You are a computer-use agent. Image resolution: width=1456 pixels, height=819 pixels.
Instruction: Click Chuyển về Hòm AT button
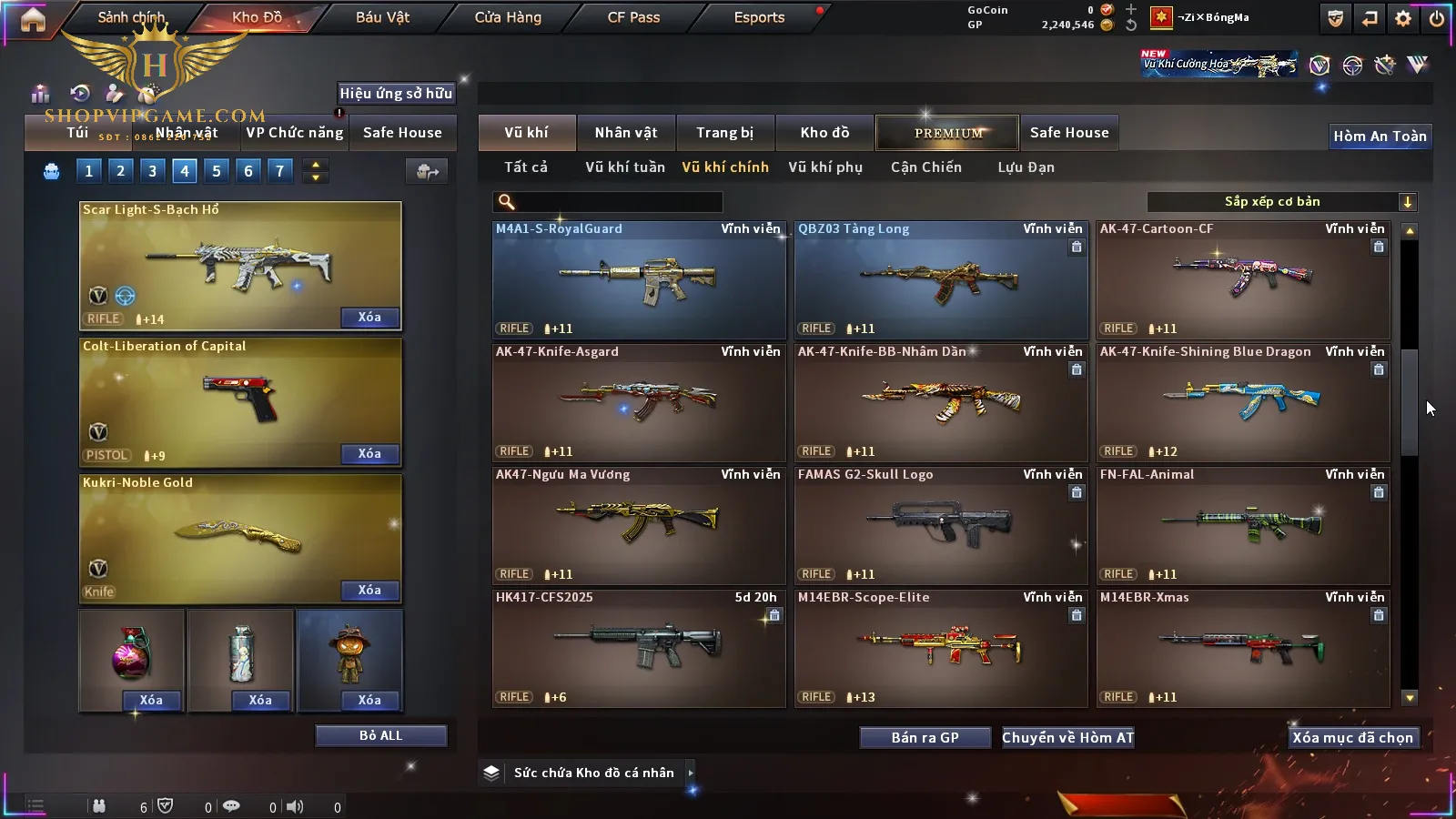coord(1068,738)
